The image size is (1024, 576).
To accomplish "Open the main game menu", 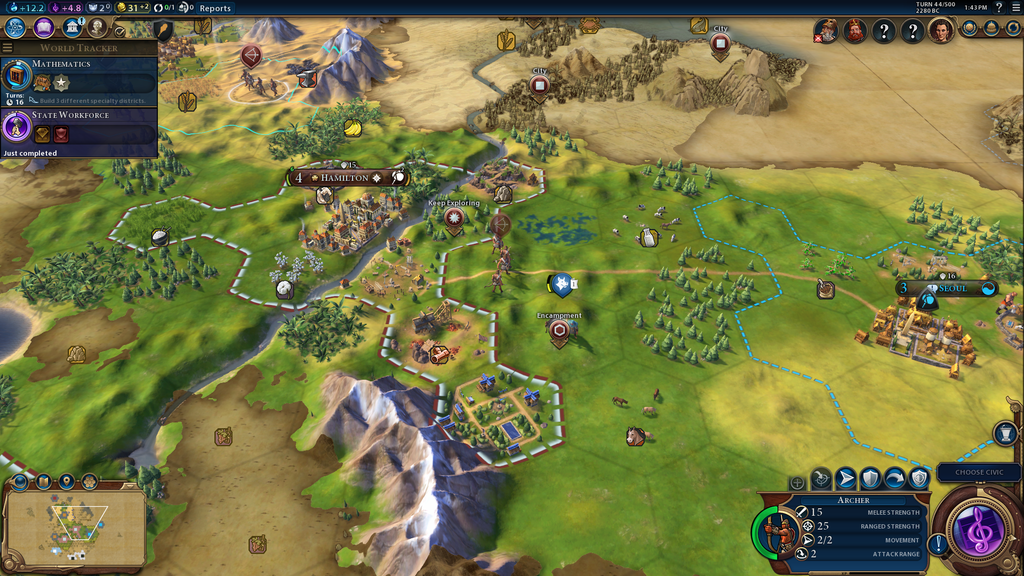I will coord(1014,8).
